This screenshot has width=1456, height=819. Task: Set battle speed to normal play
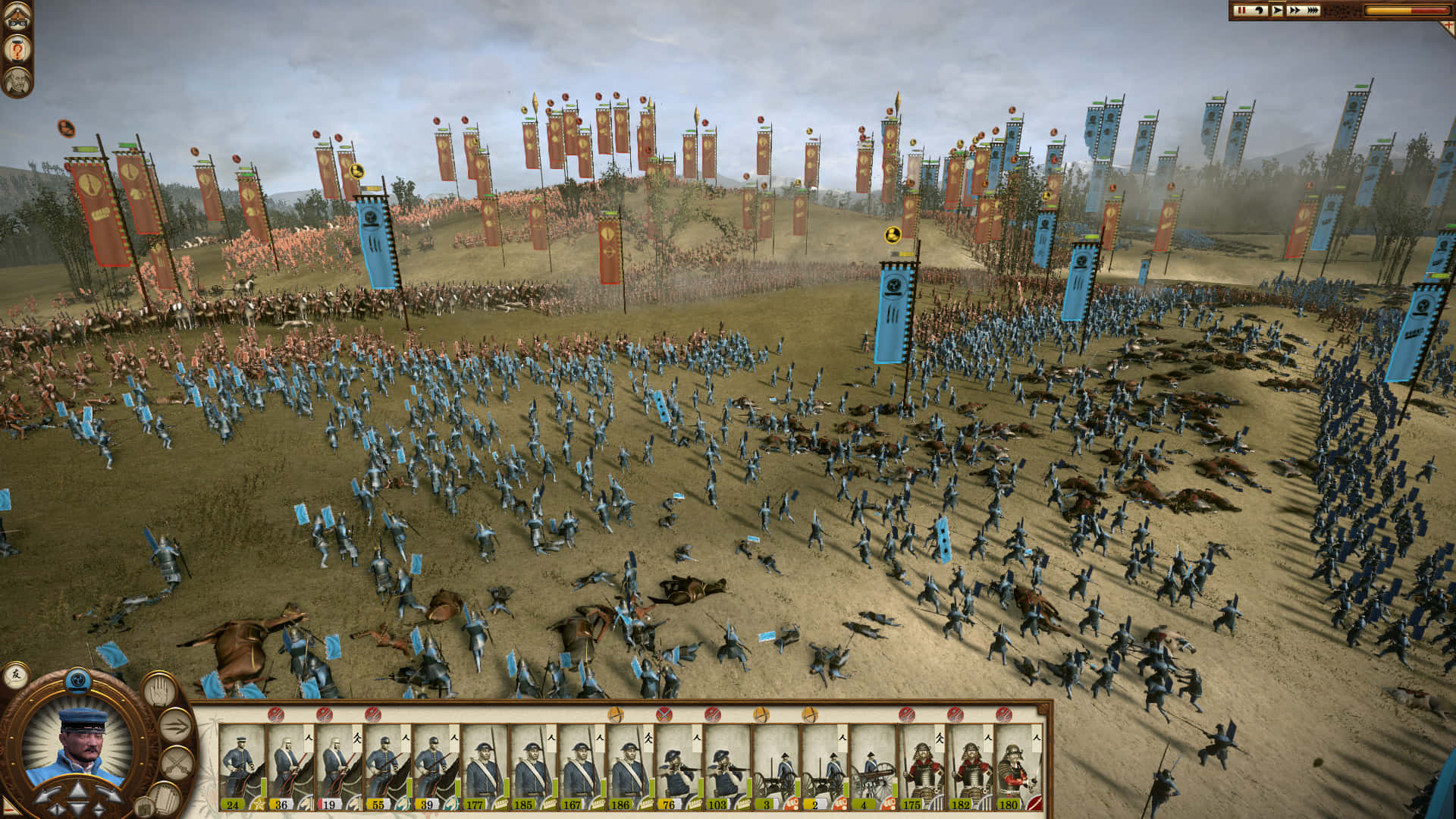1278,11
